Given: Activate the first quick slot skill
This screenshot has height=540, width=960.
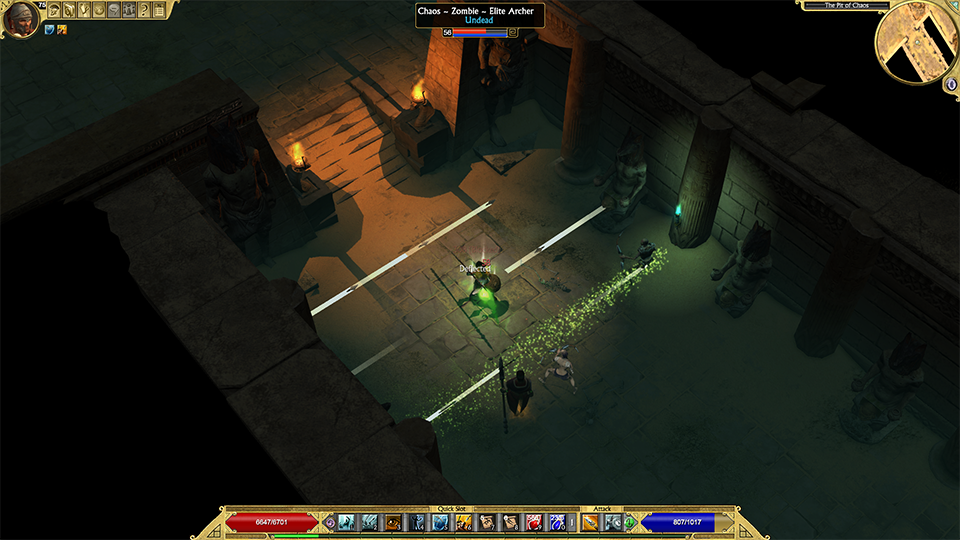Looking at the screenshot, I should click(346, 522).
